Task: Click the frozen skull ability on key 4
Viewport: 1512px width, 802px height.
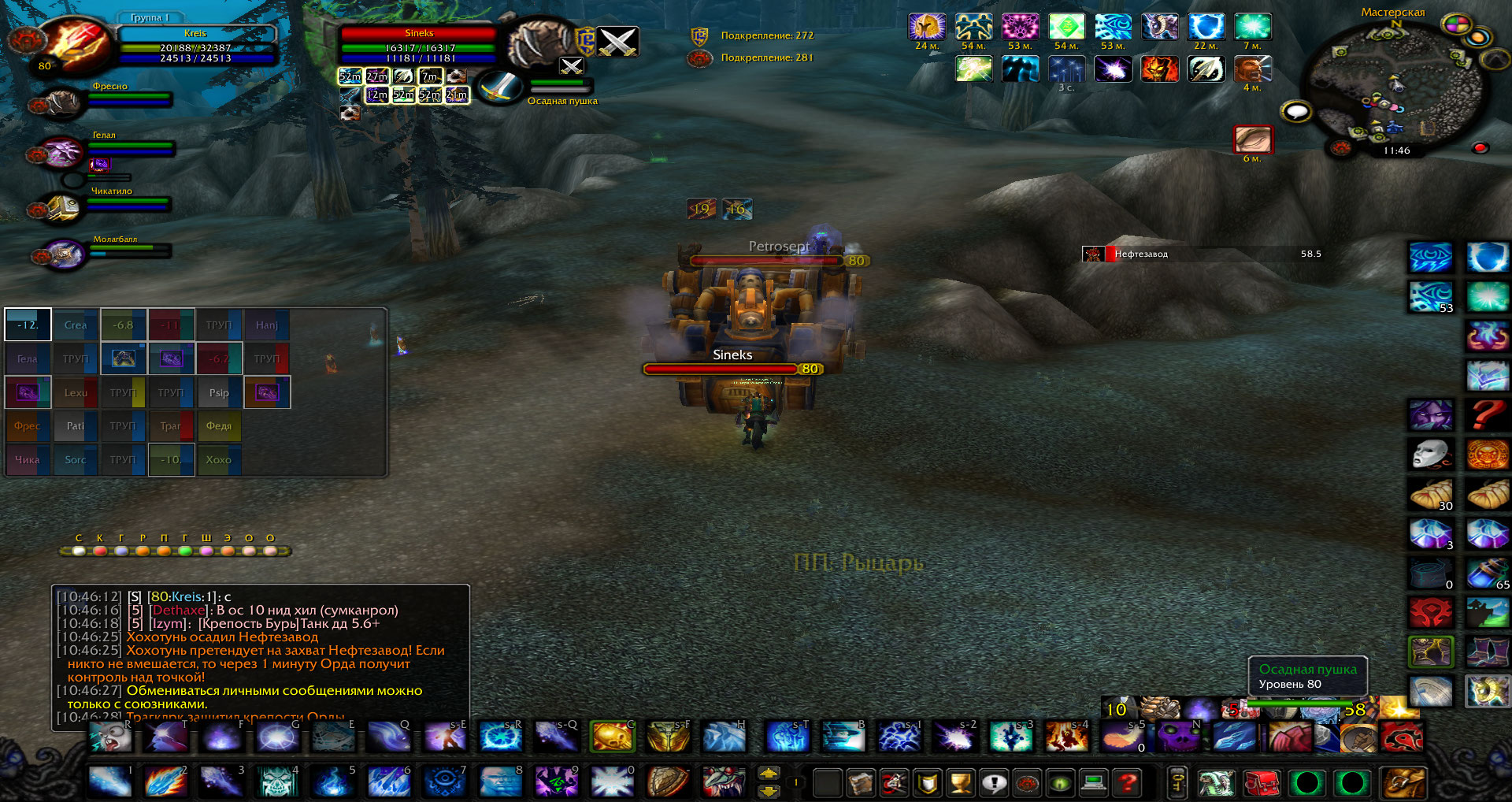Action: (277, 782)
